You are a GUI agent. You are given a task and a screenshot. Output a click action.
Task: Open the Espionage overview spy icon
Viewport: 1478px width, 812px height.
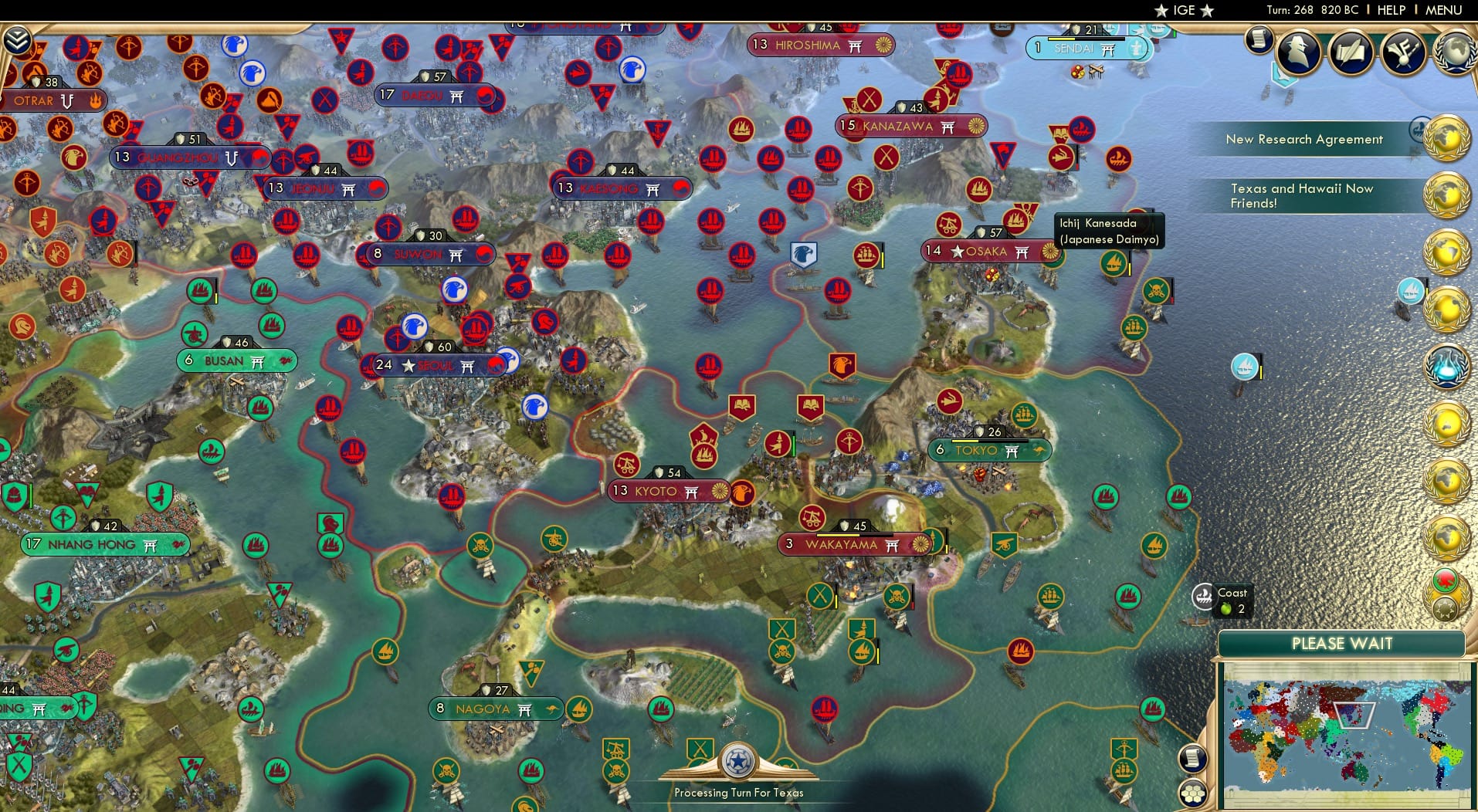click(1298, 53)
